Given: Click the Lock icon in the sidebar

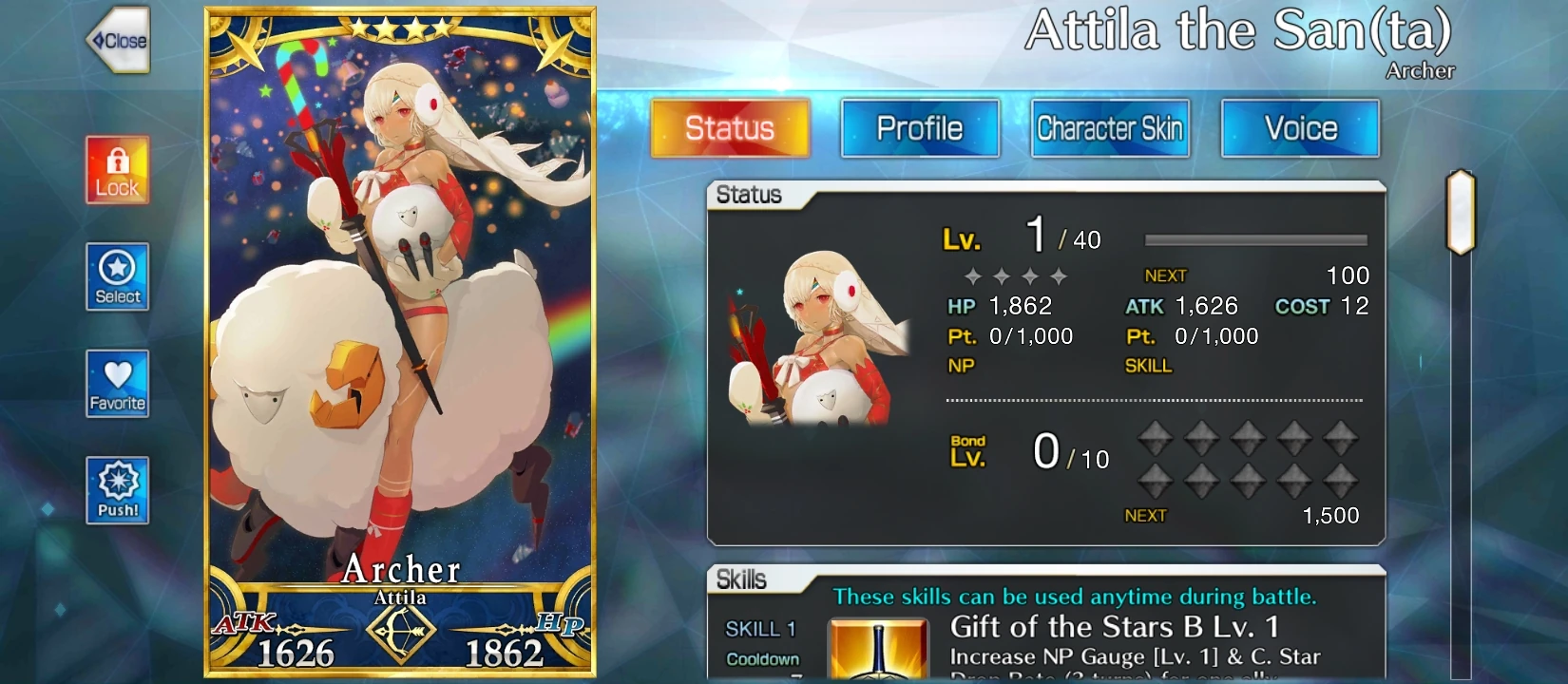Looking at the screenshot, I should pyautogui.click(x=117, y=171).
